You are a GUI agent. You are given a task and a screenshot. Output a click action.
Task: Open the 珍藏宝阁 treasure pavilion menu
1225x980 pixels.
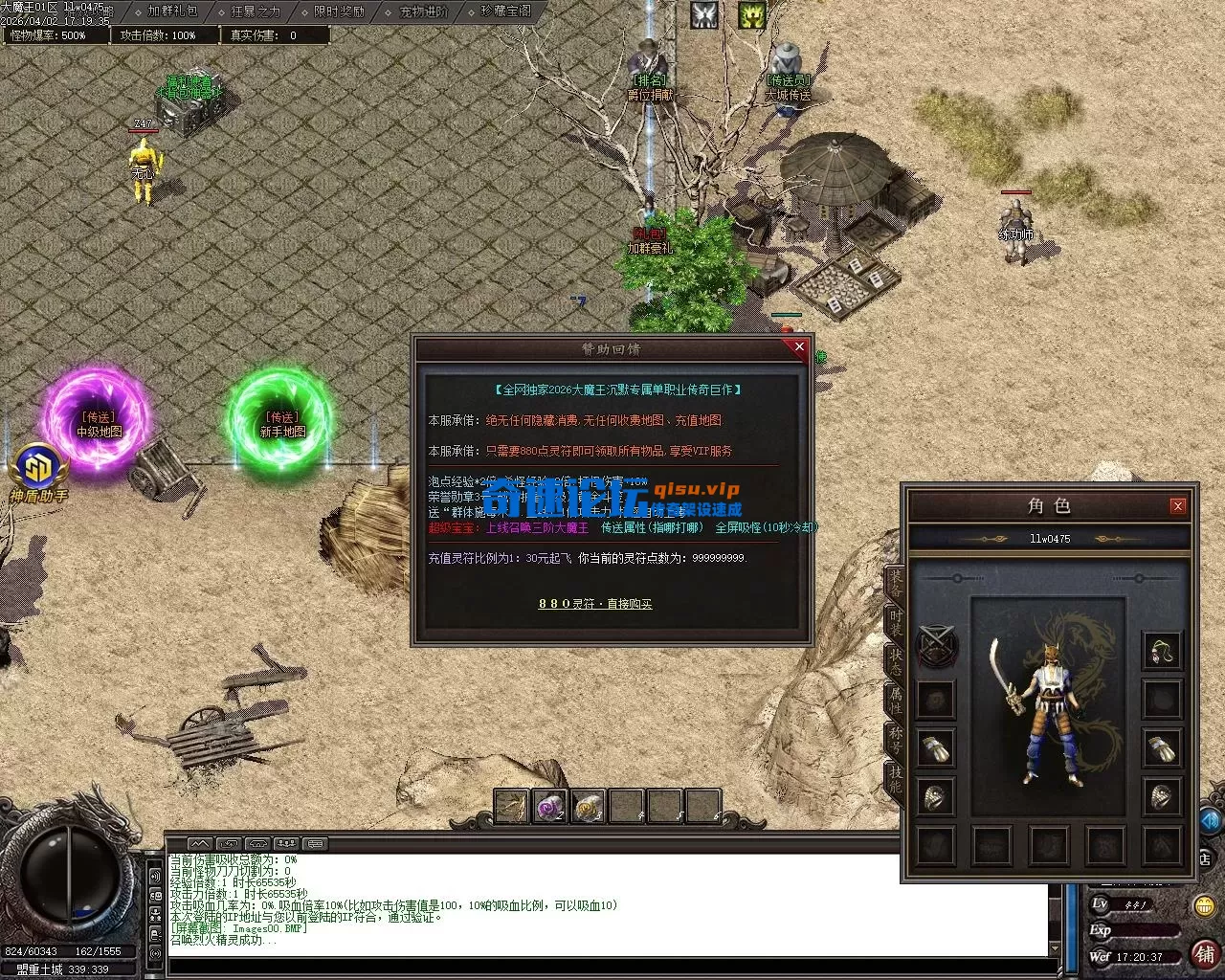pyautogui.click(x=505, y=11)
